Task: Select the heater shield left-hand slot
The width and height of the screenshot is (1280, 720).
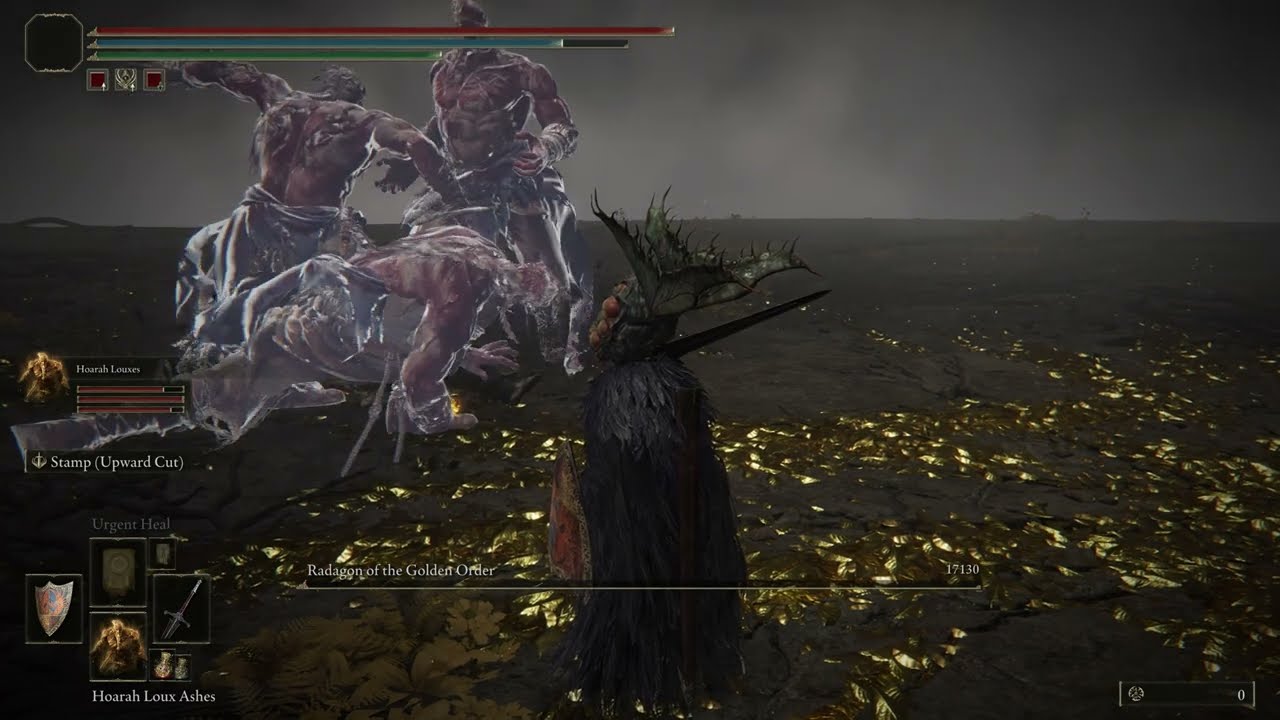Action: click(x=54, y=608)
